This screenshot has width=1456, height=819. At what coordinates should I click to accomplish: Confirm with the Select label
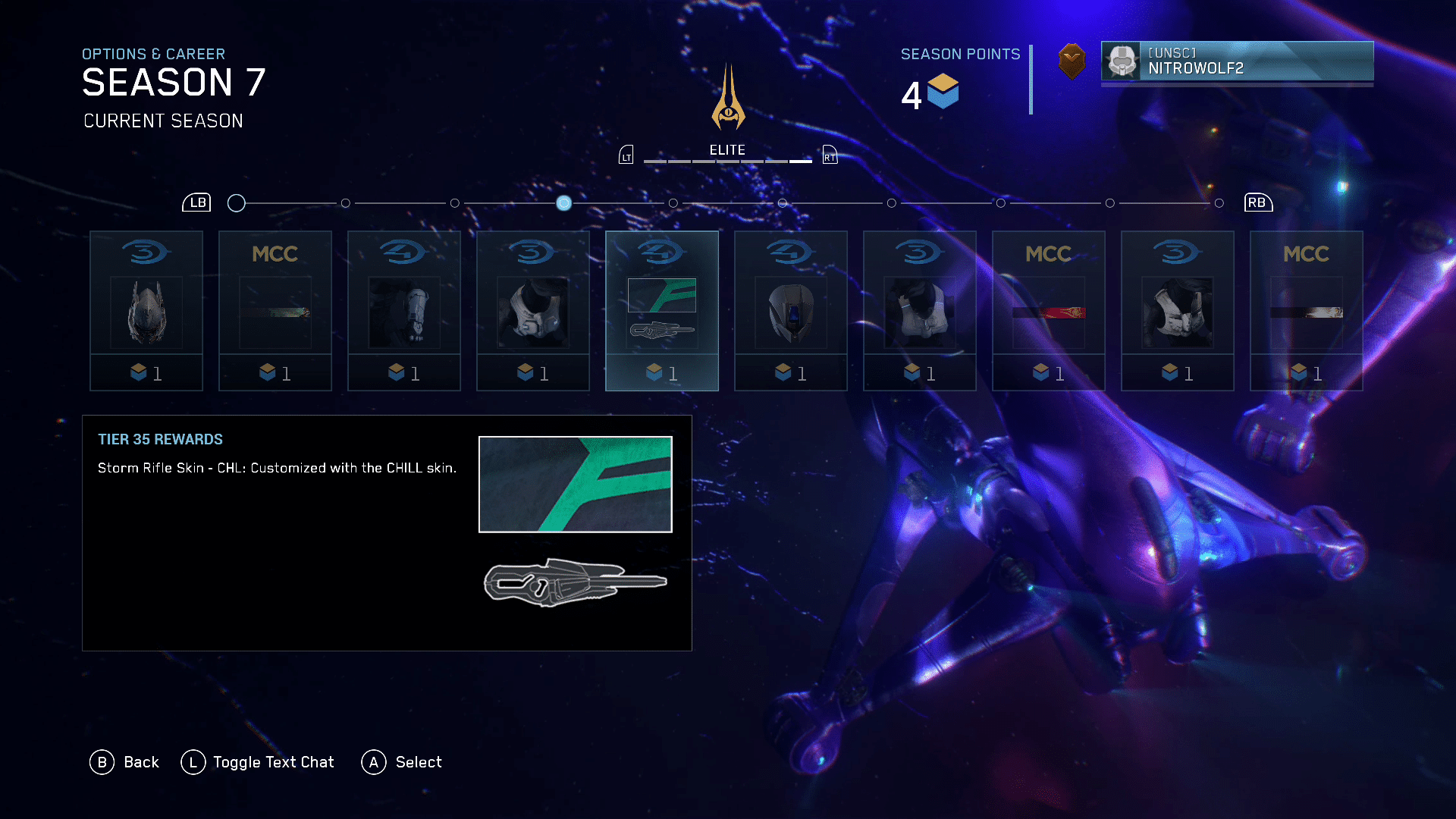(418, 762)
